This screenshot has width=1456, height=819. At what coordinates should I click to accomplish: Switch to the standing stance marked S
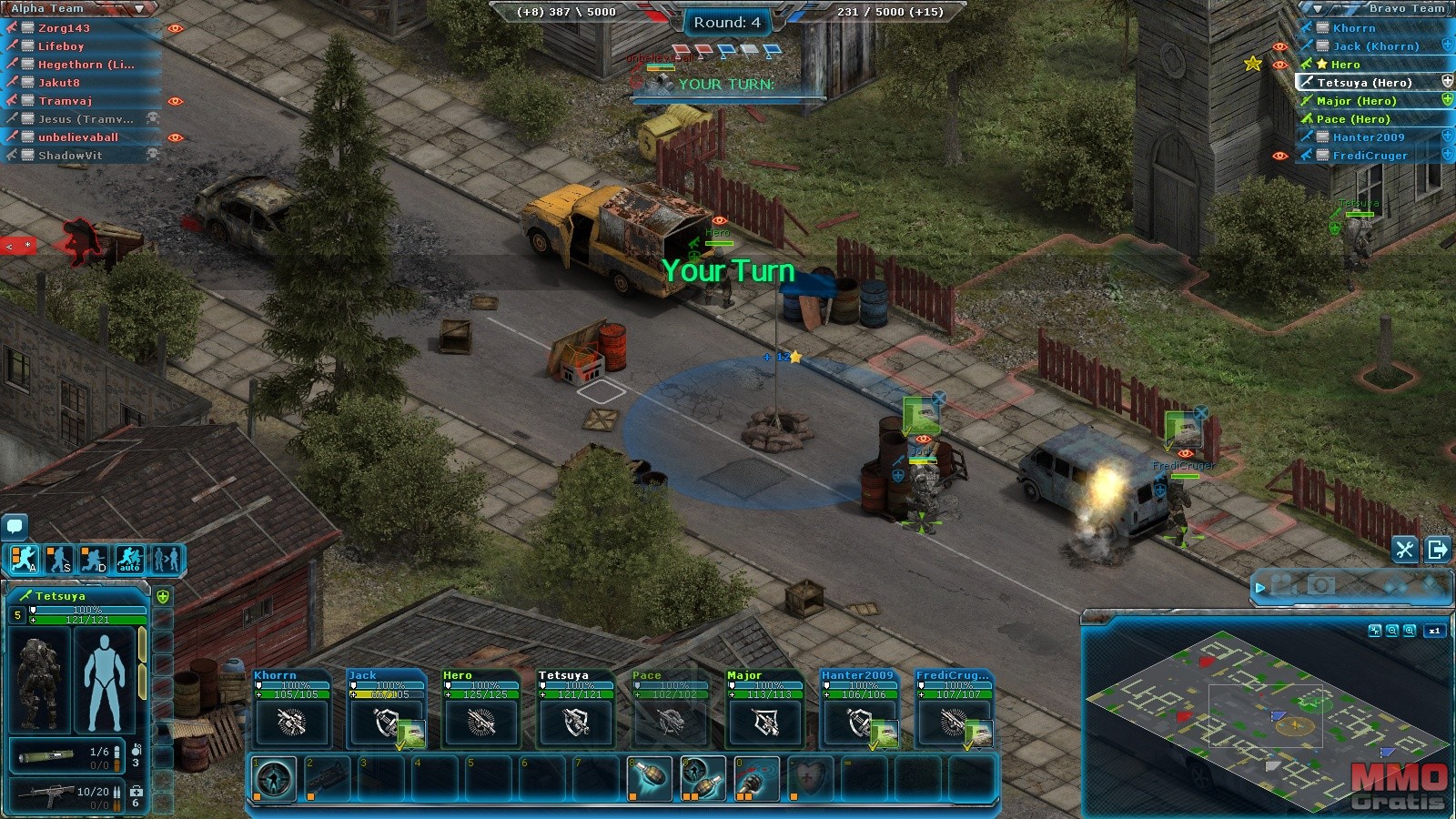(59, 559)
